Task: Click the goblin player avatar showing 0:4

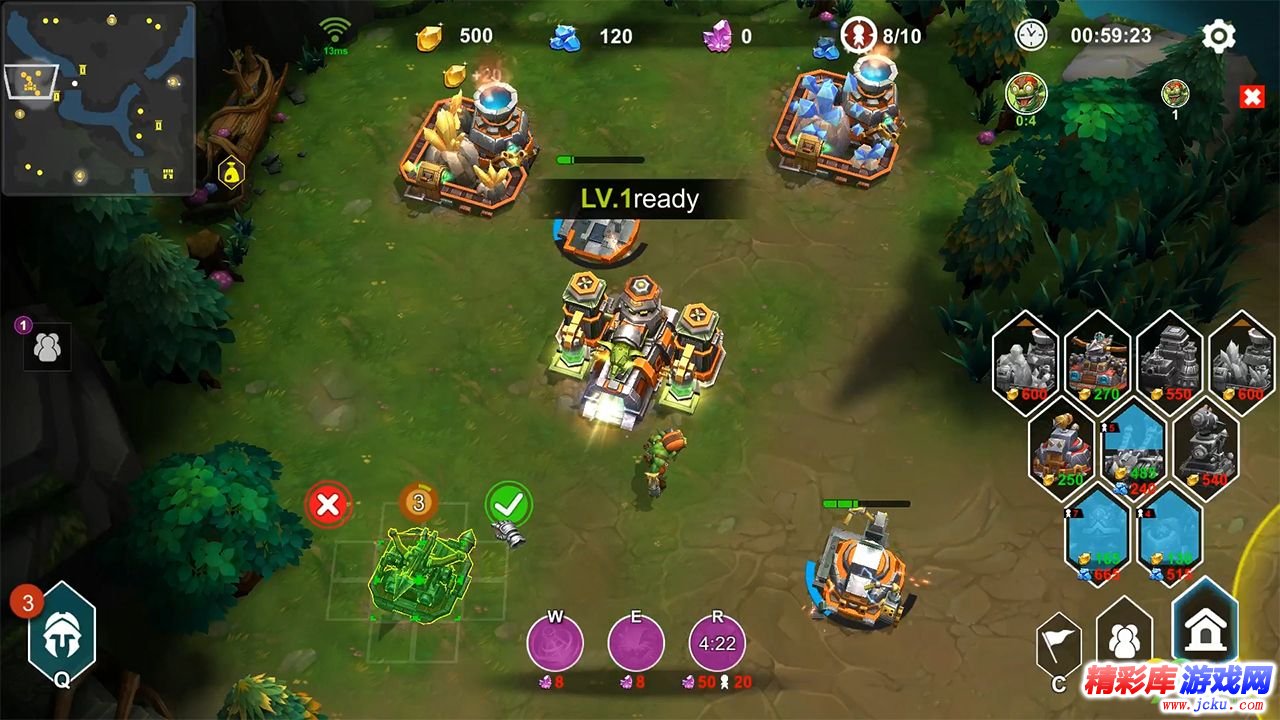Action: 1025,93
